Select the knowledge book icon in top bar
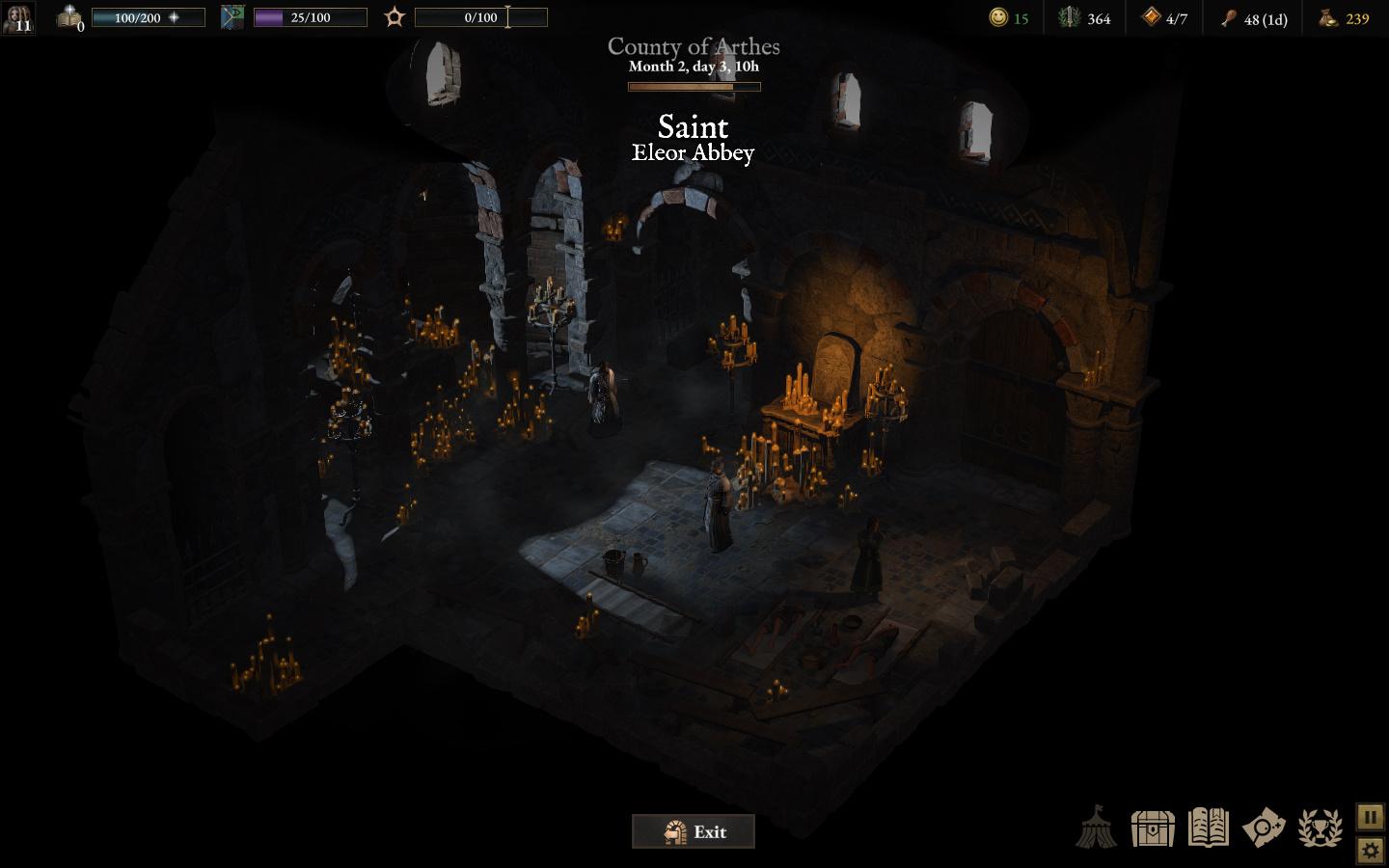Viewport: 1389px width, 868px height. (x=69, y=17)
